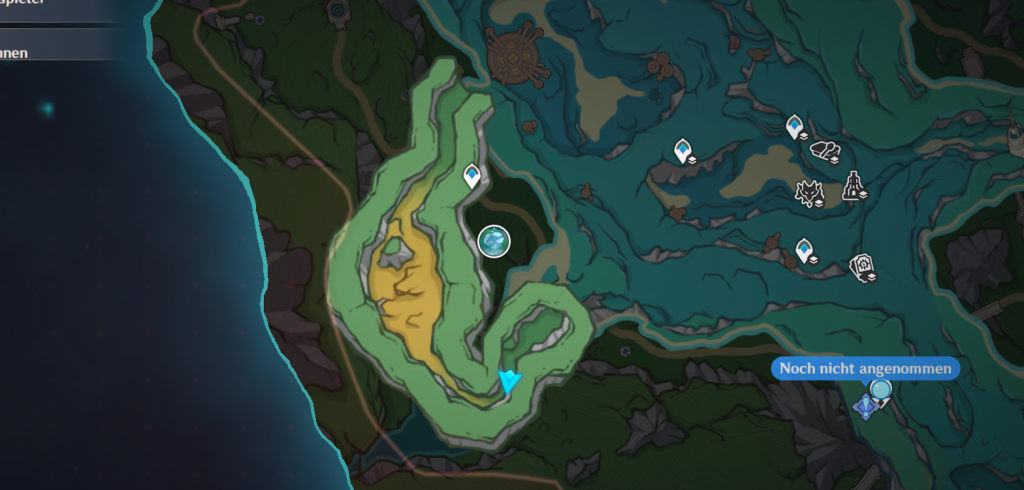Open the tower-shaped map marker
Viewport: 1024px width, 490px height.
[852, 185]
